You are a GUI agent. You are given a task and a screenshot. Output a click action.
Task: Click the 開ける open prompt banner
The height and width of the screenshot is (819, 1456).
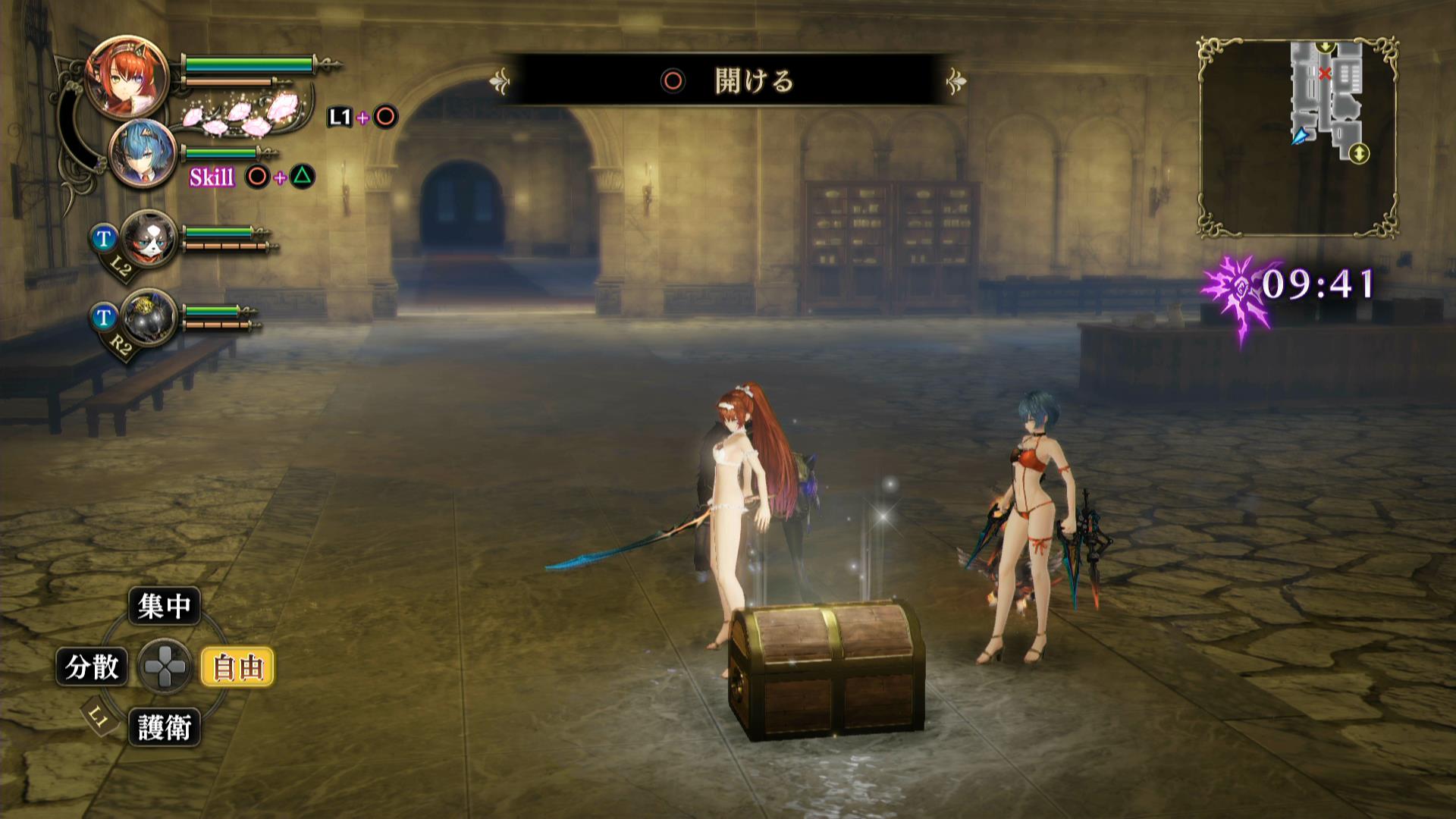point(728,80)
